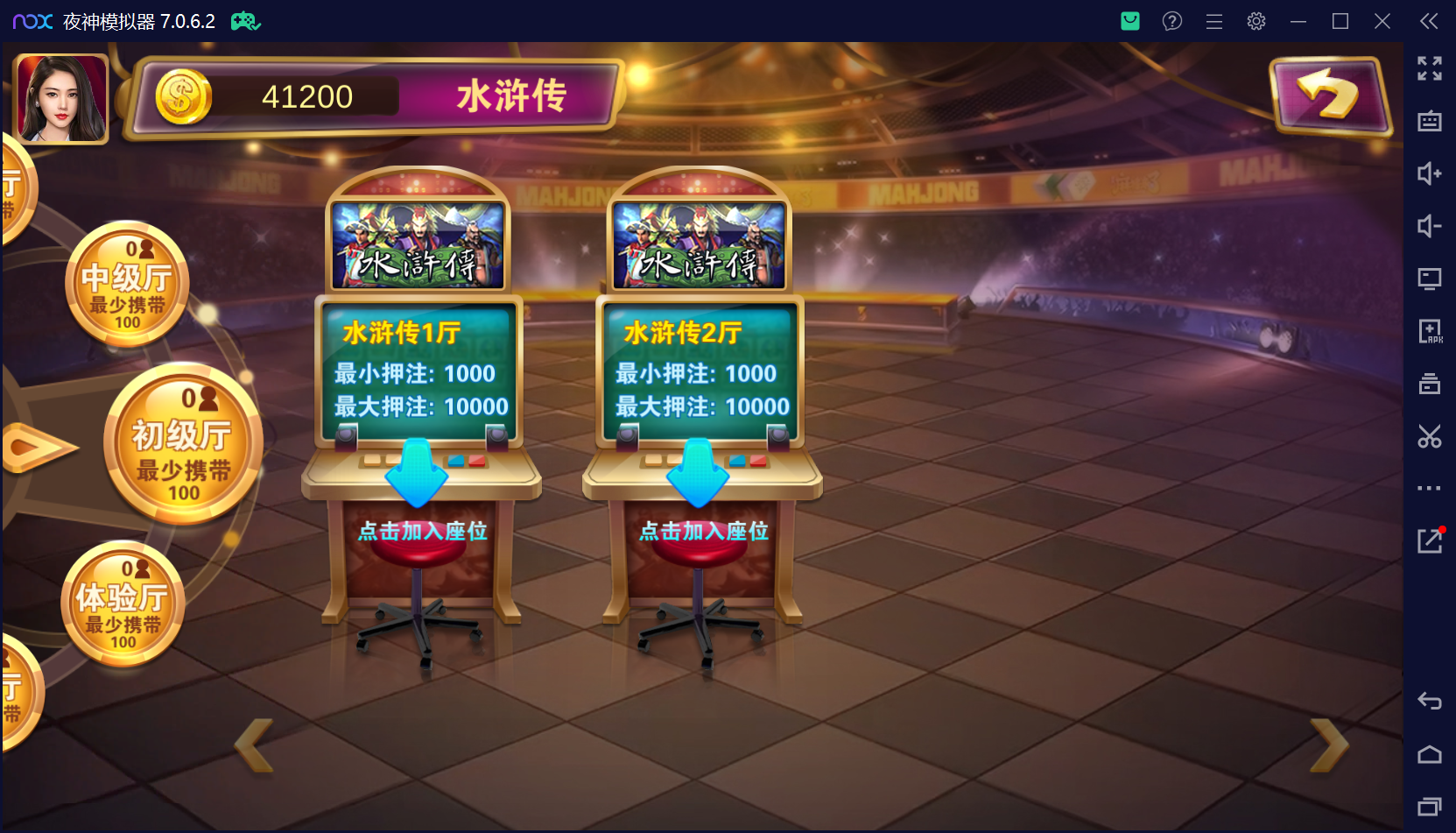Toggle fullscreen mode

point(1430,68)
